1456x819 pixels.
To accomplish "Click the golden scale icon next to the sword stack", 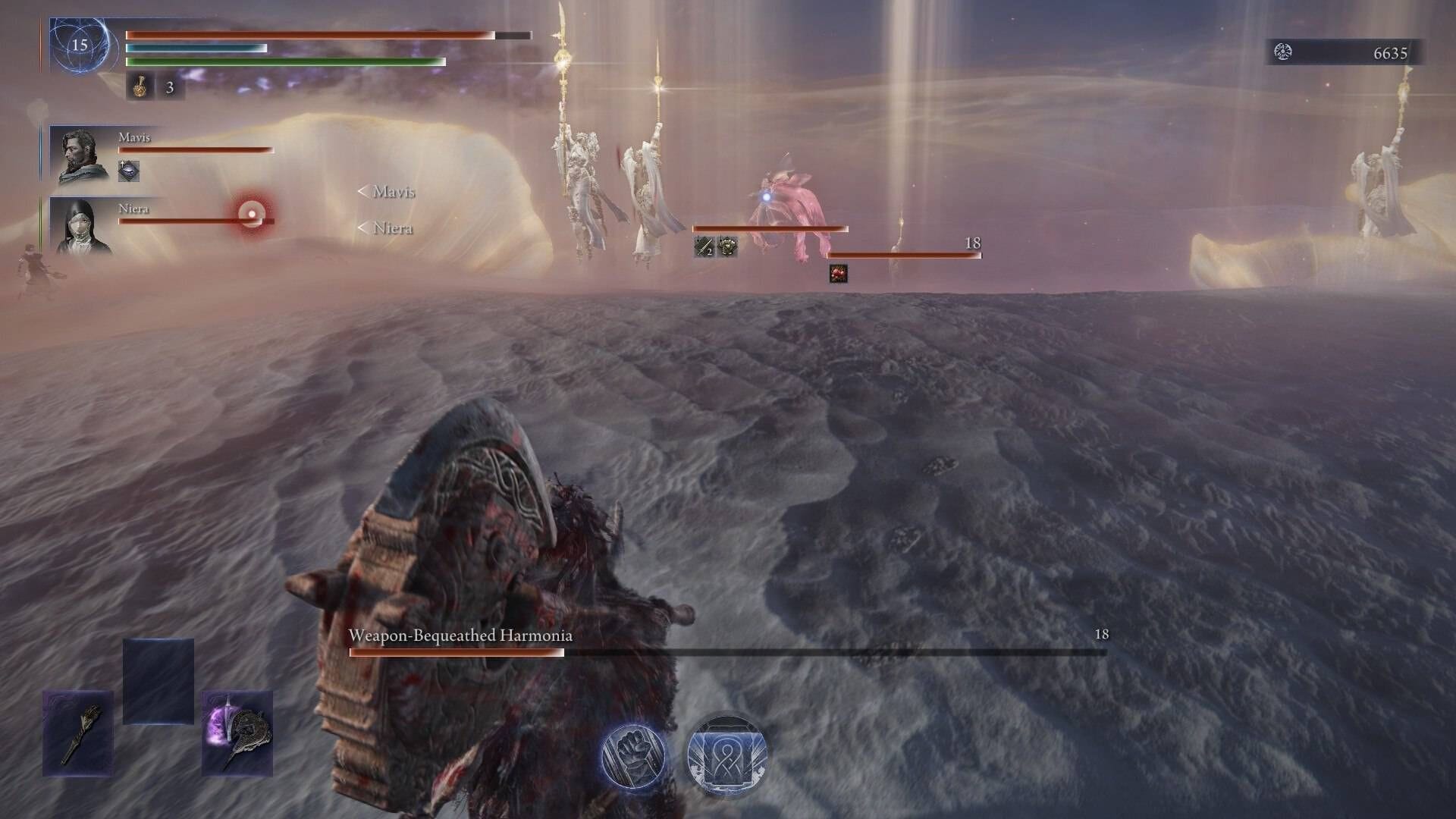I will tap(728, 246).
